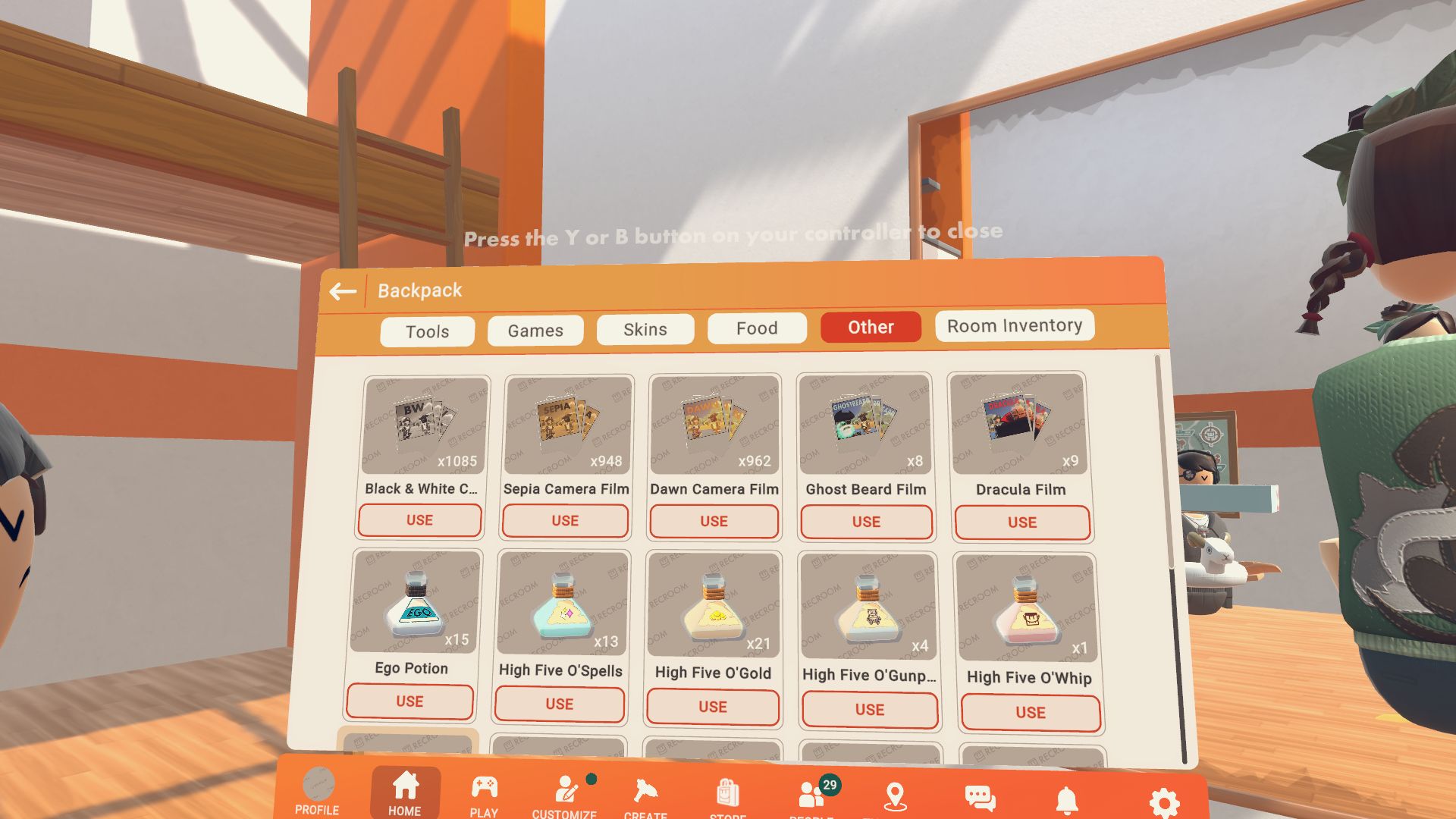Image resolution: width=1456 pixels, height=819 pixels.
Task: Open settings with the gear icon
Action: pyautogui.click(x=1164, y=802)
